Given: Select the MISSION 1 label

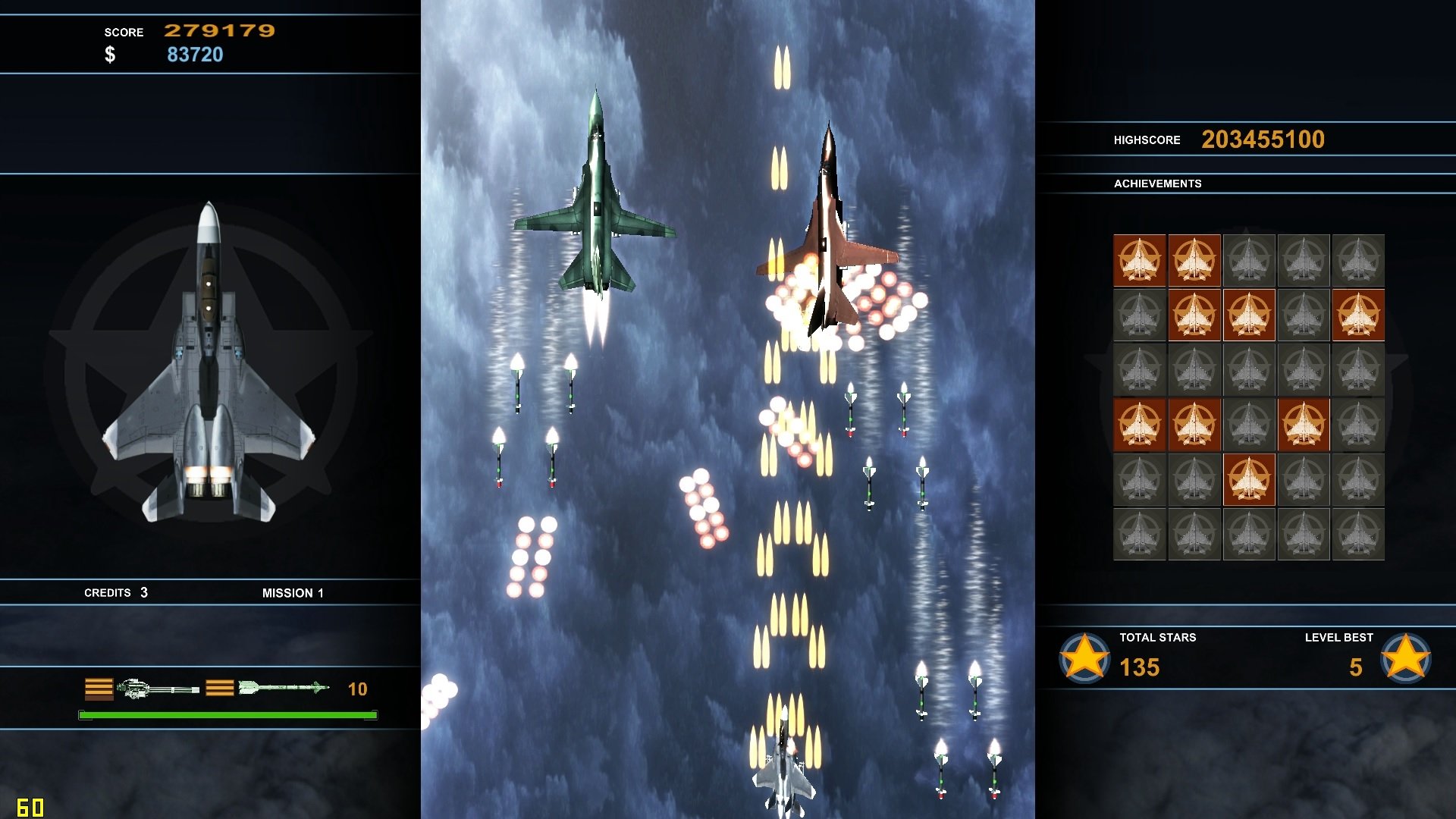Looking at the screenshot, I should (x=293, y=592).
